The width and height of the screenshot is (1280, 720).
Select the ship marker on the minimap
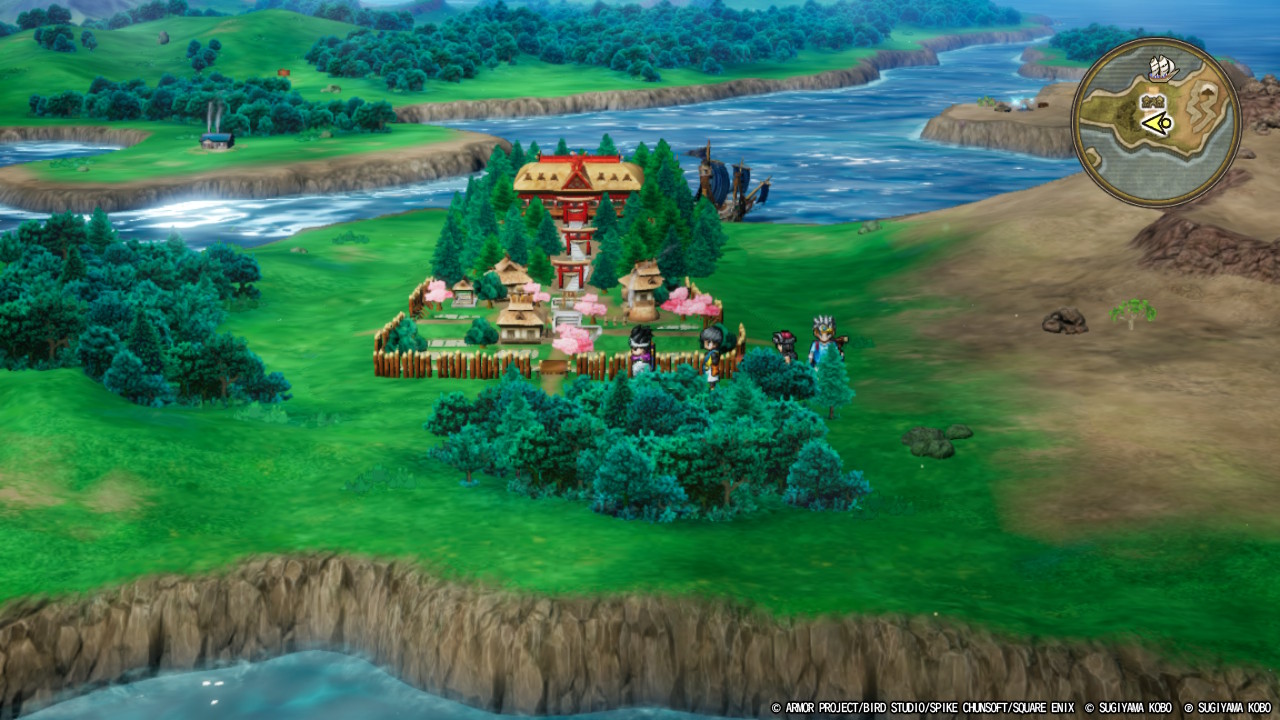[1161, 68]
